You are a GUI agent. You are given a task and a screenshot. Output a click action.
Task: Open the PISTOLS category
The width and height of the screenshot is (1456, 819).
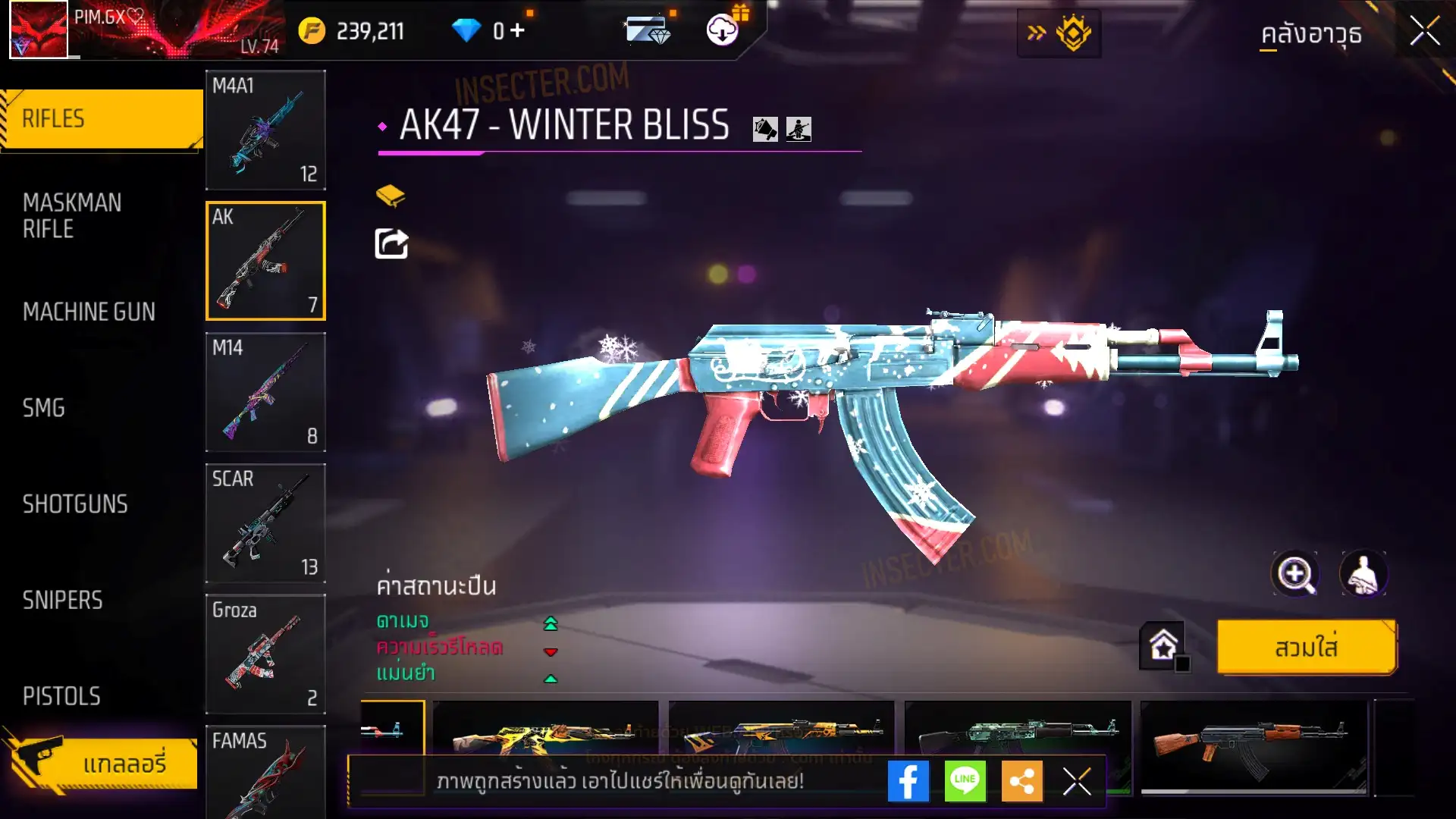[x=61, y=696]
